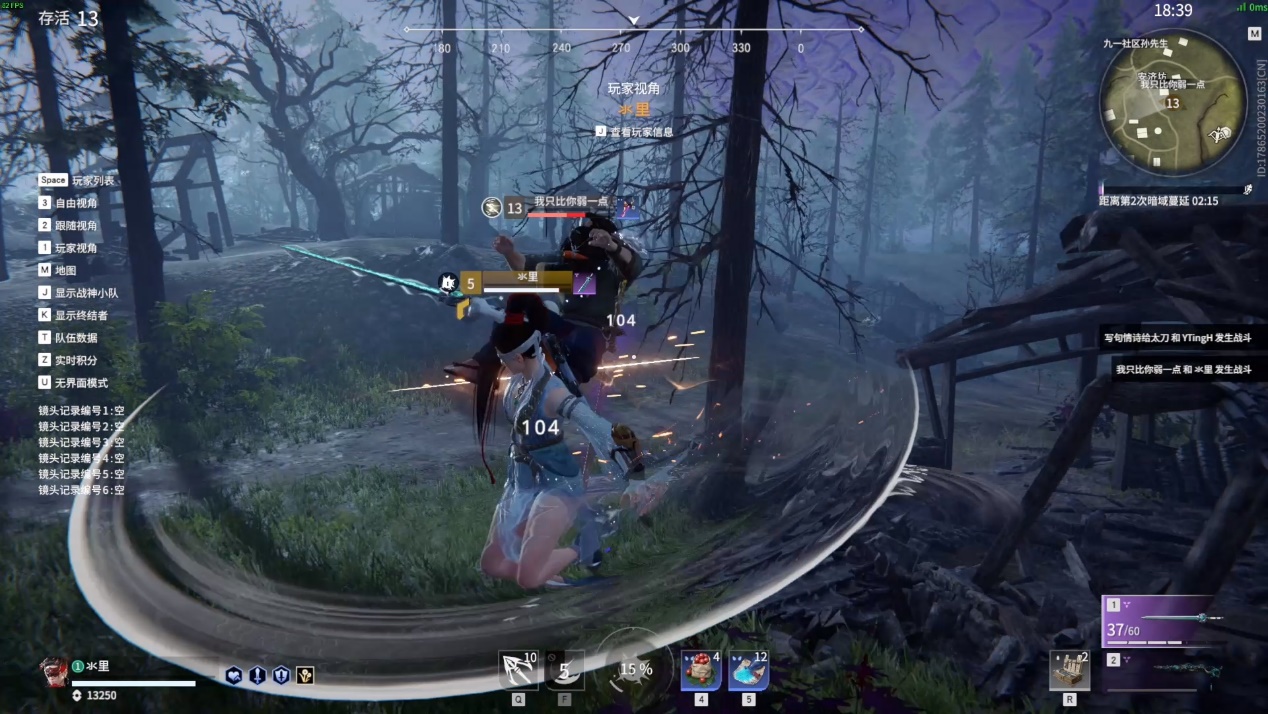Switch to 自由视角 free camera
The image size is (1268, 714).
pyautogui.click(x=76, y=203)
